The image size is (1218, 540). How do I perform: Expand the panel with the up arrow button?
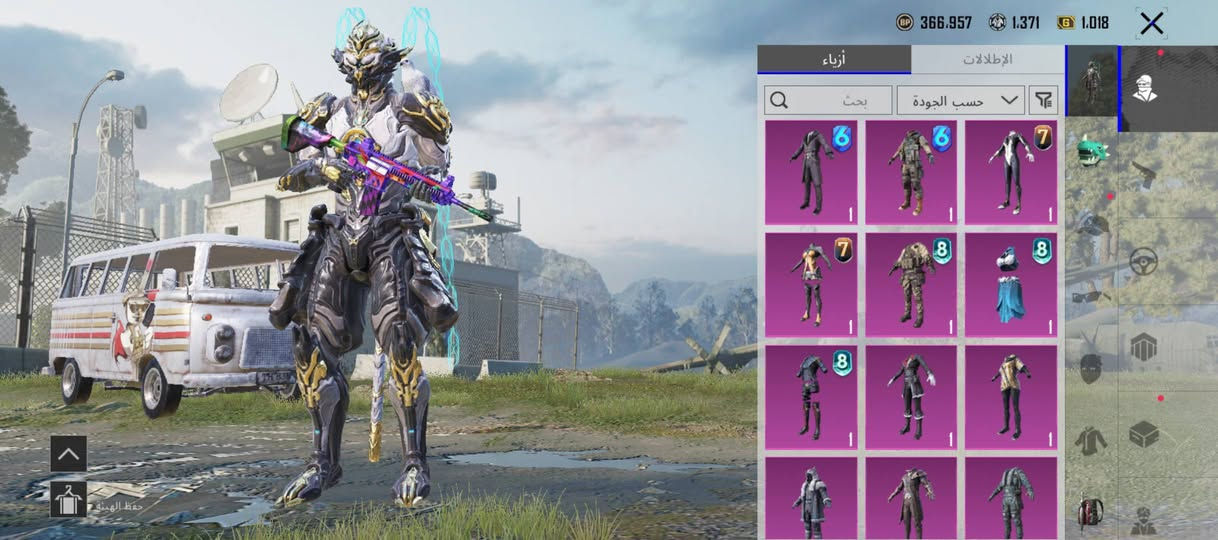[x=68, y=454]
